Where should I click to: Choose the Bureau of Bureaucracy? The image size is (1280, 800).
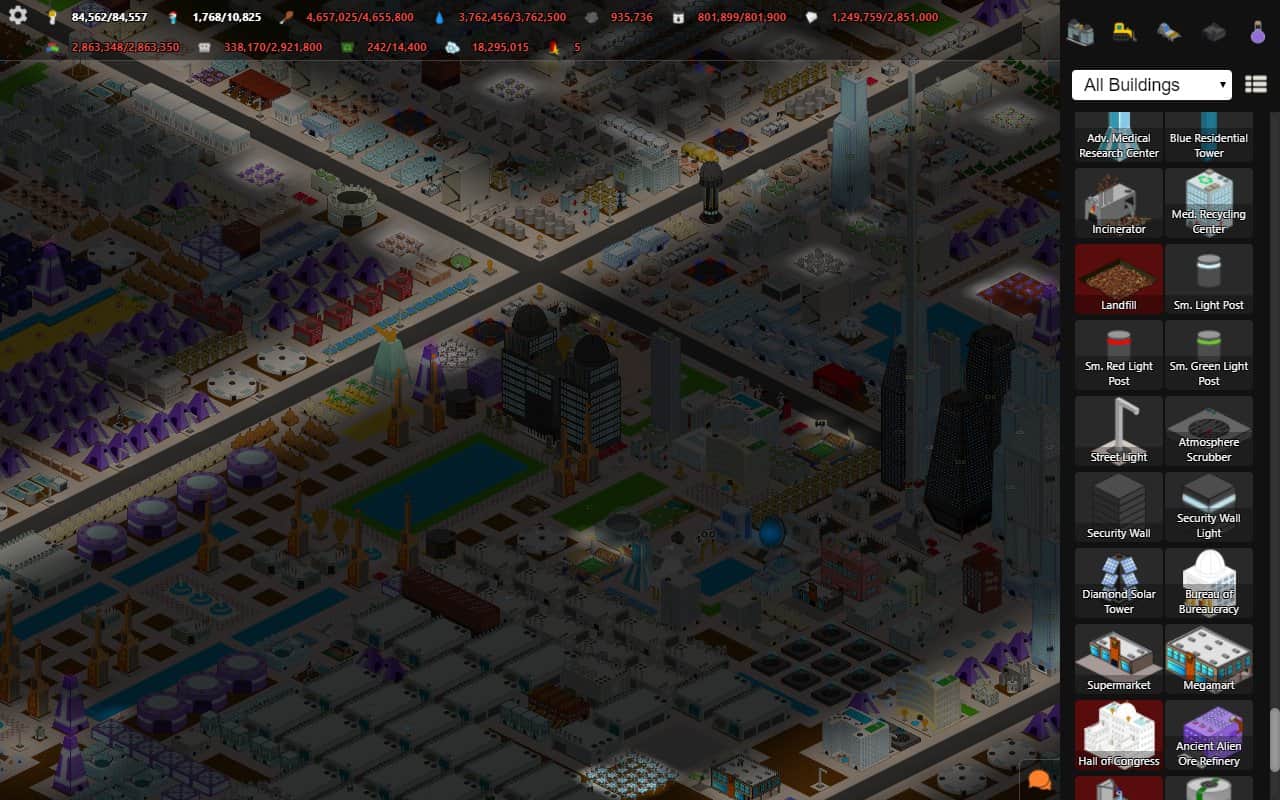click(1208, 582)
